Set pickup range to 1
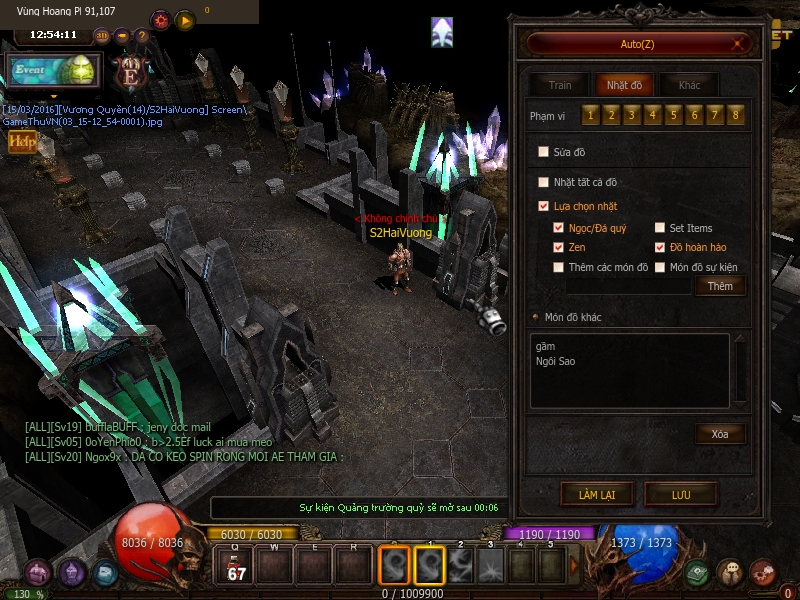The width and height of the screenshot is (800, 600). pyautogui.click(x=590, y=115)
